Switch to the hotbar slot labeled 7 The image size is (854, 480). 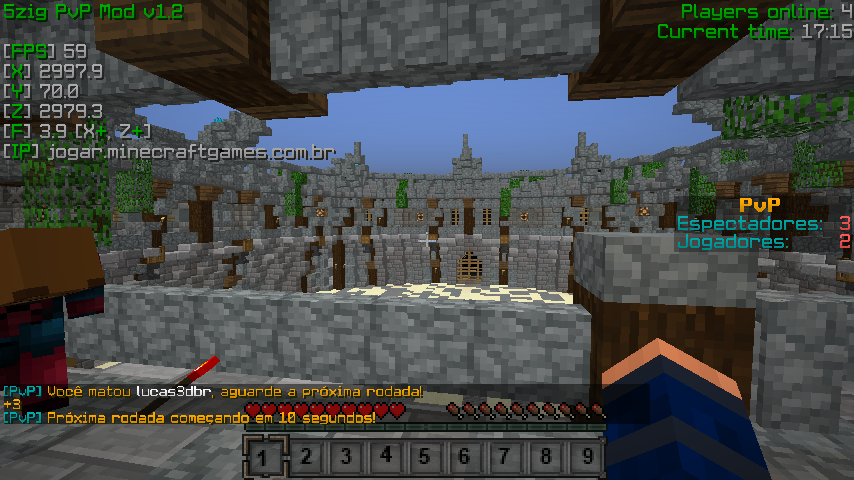point(506,458)
